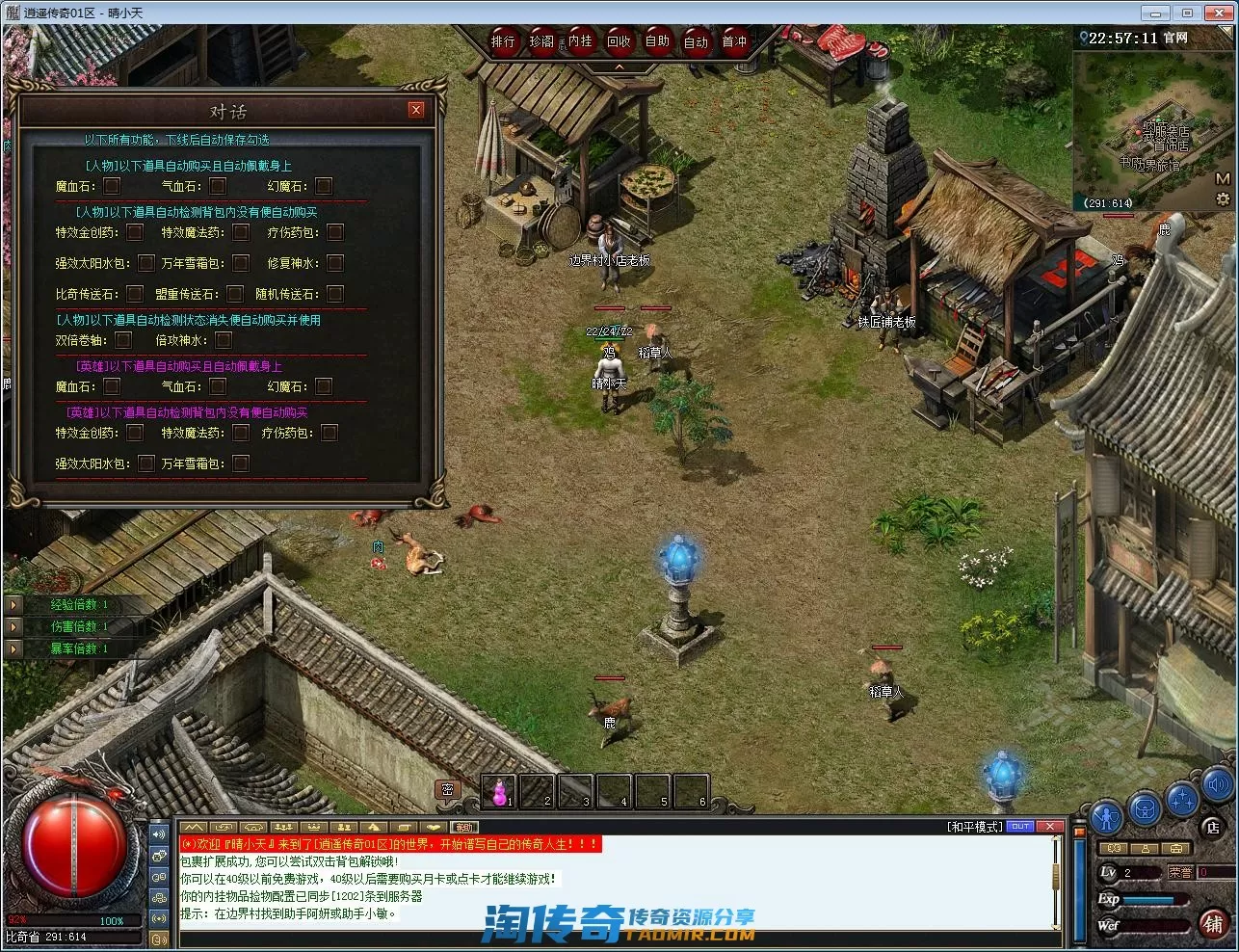Use the pink potion in hotbar slot 1
Viewport: 1239px width, 952px height.
pyautogui.click(x=499, y=792)
